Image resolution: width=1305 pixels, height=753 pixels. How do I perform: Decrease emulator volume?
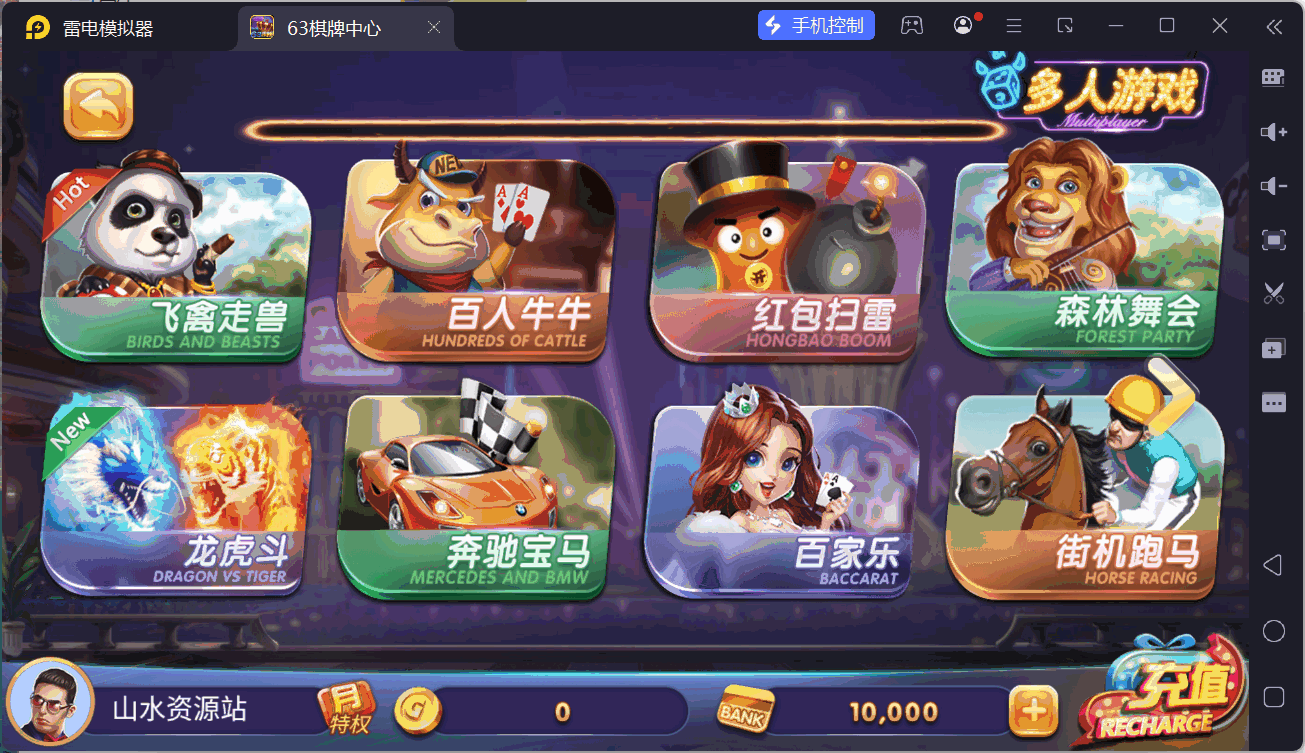pyautogui.click(x=1272, y=185)
